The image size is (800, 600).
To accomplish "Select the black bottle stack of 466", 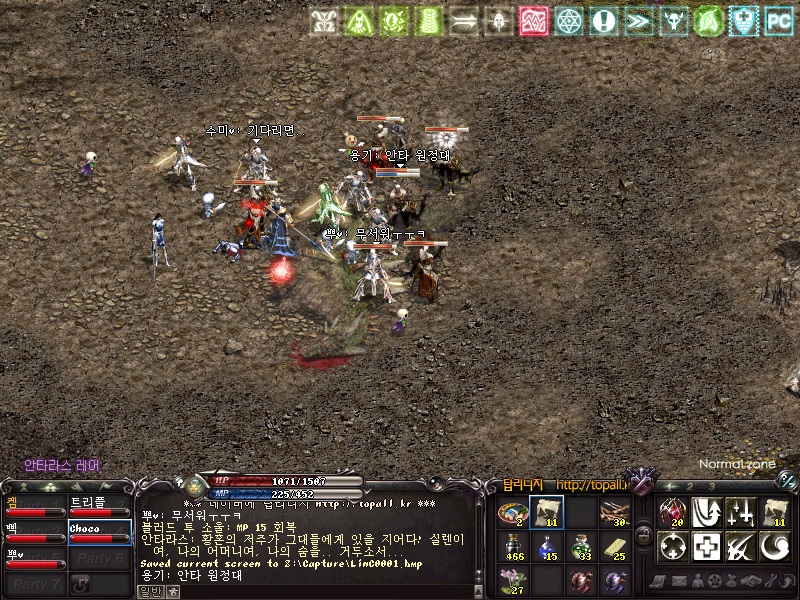I will [513, 547].
